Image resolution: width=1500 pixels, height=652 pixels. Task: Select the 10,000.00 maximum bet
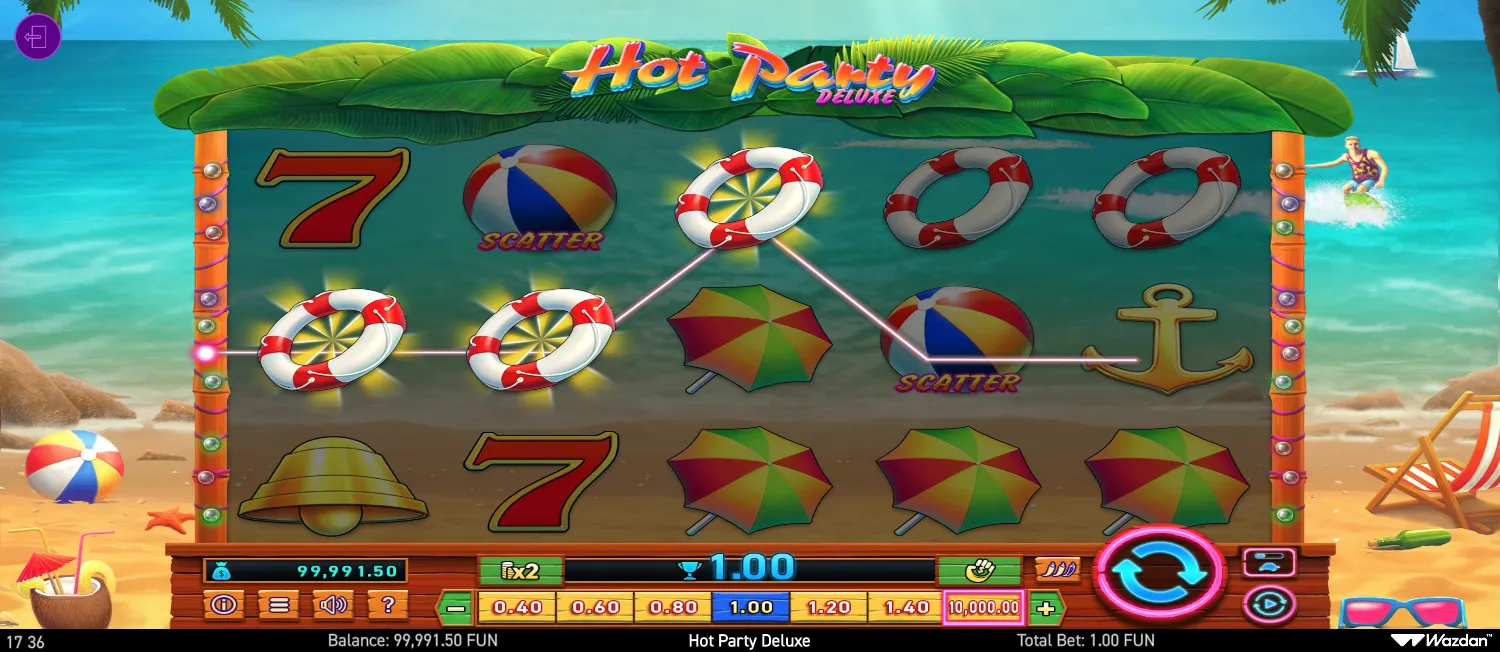point(984,607)
